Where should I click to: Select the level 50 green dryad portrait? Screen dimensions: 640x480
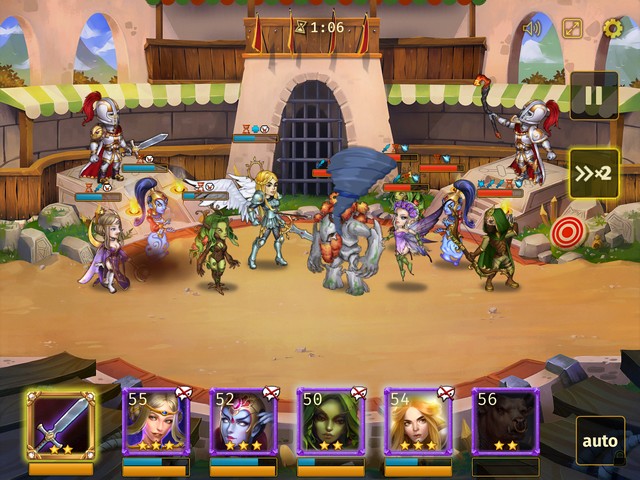(x=330, y=422)
